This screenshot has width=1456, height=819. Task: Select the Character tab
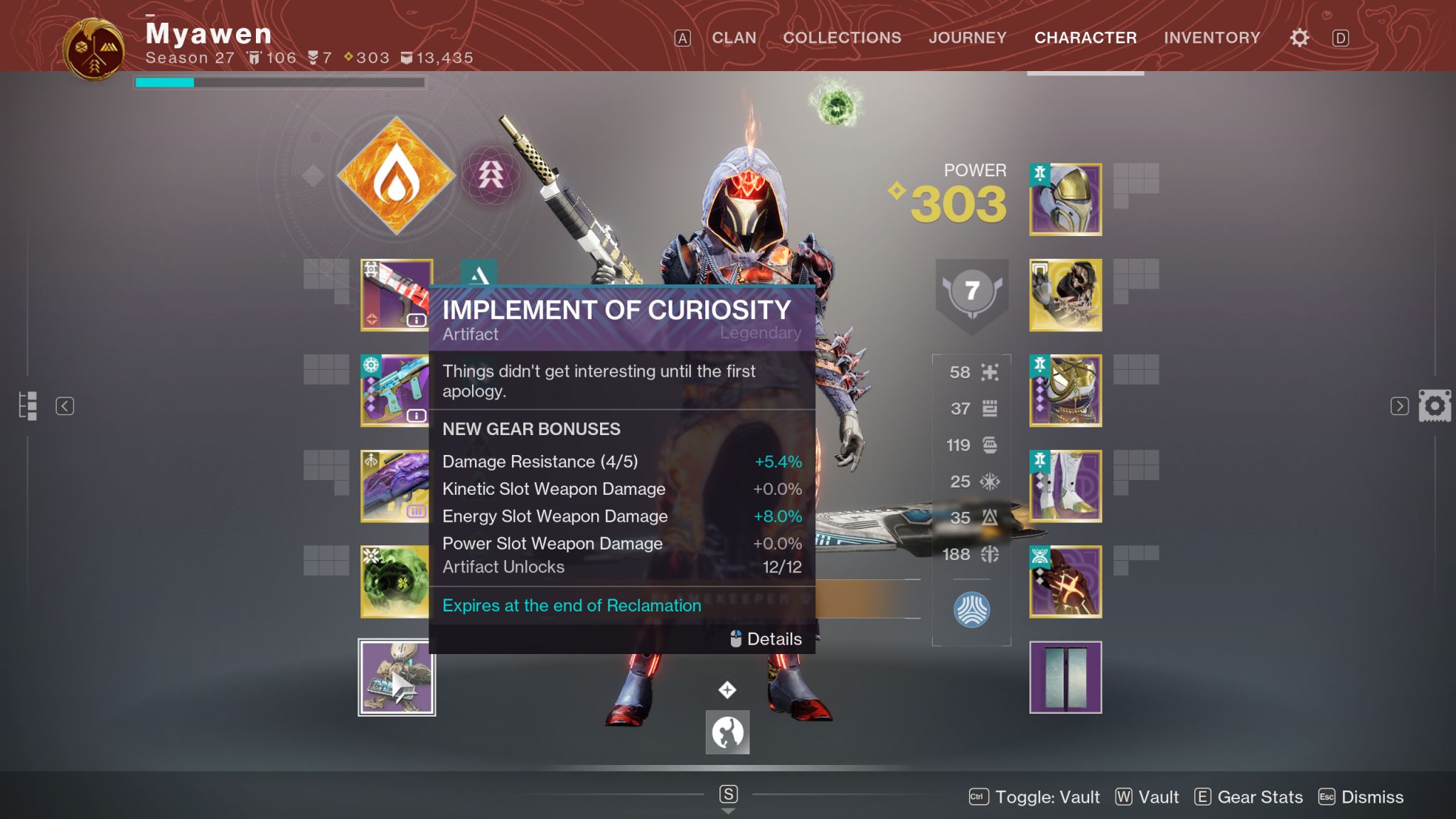pos(1085,38)
